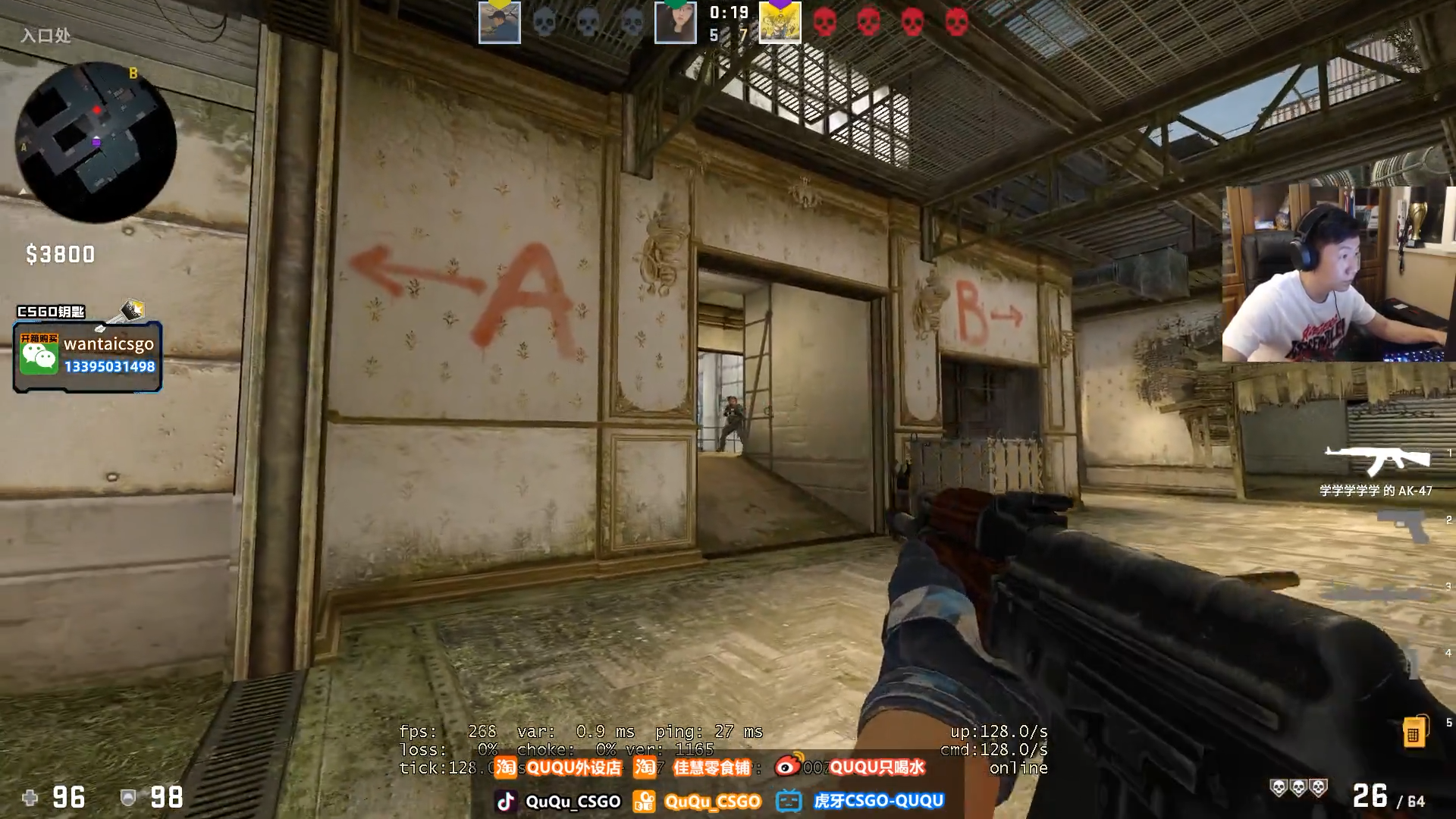Click the orange 开箱购买 label
This screenshot has height=819, width=1456.
tap(39, 338)
